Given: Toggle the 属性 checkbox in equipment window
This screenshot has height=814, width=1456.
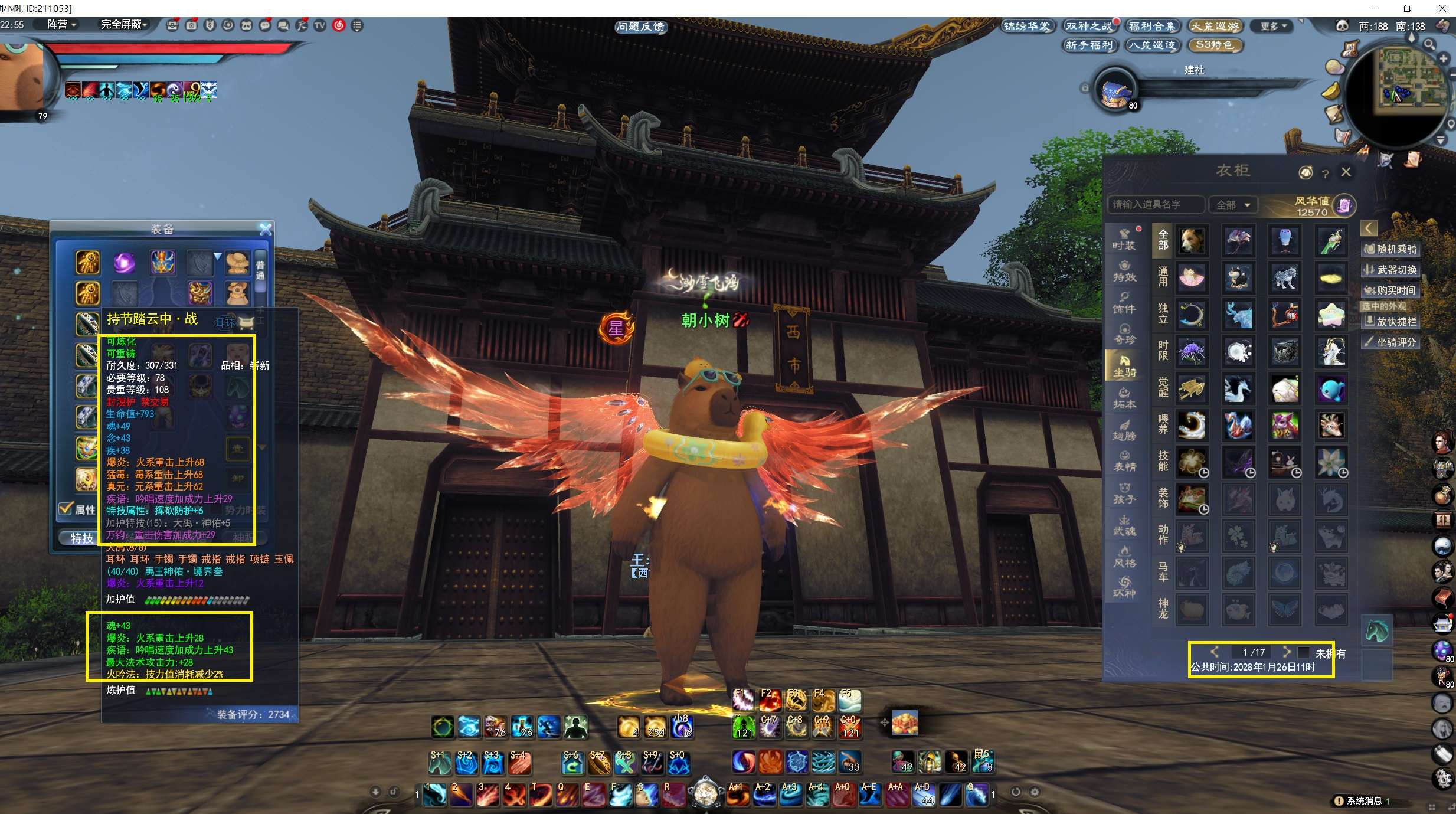Looking at the screenshot, I should 66,508.
